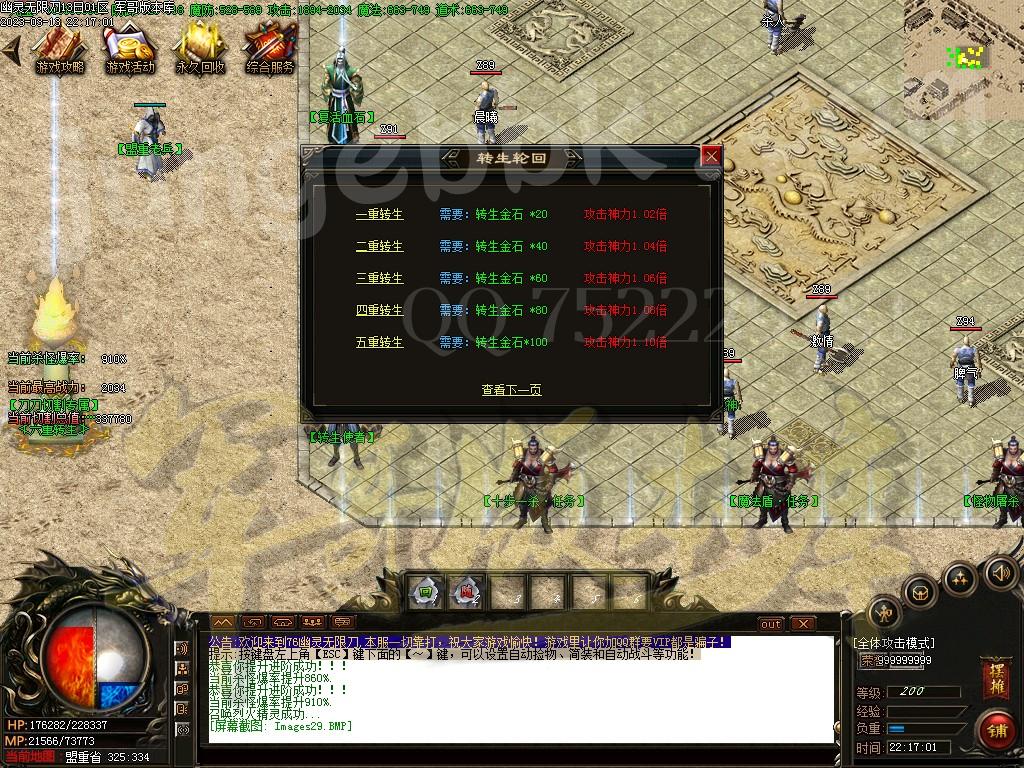Collapse the top icon bar with the arrow
The image size is (1024, 768).
click(11, 50)
